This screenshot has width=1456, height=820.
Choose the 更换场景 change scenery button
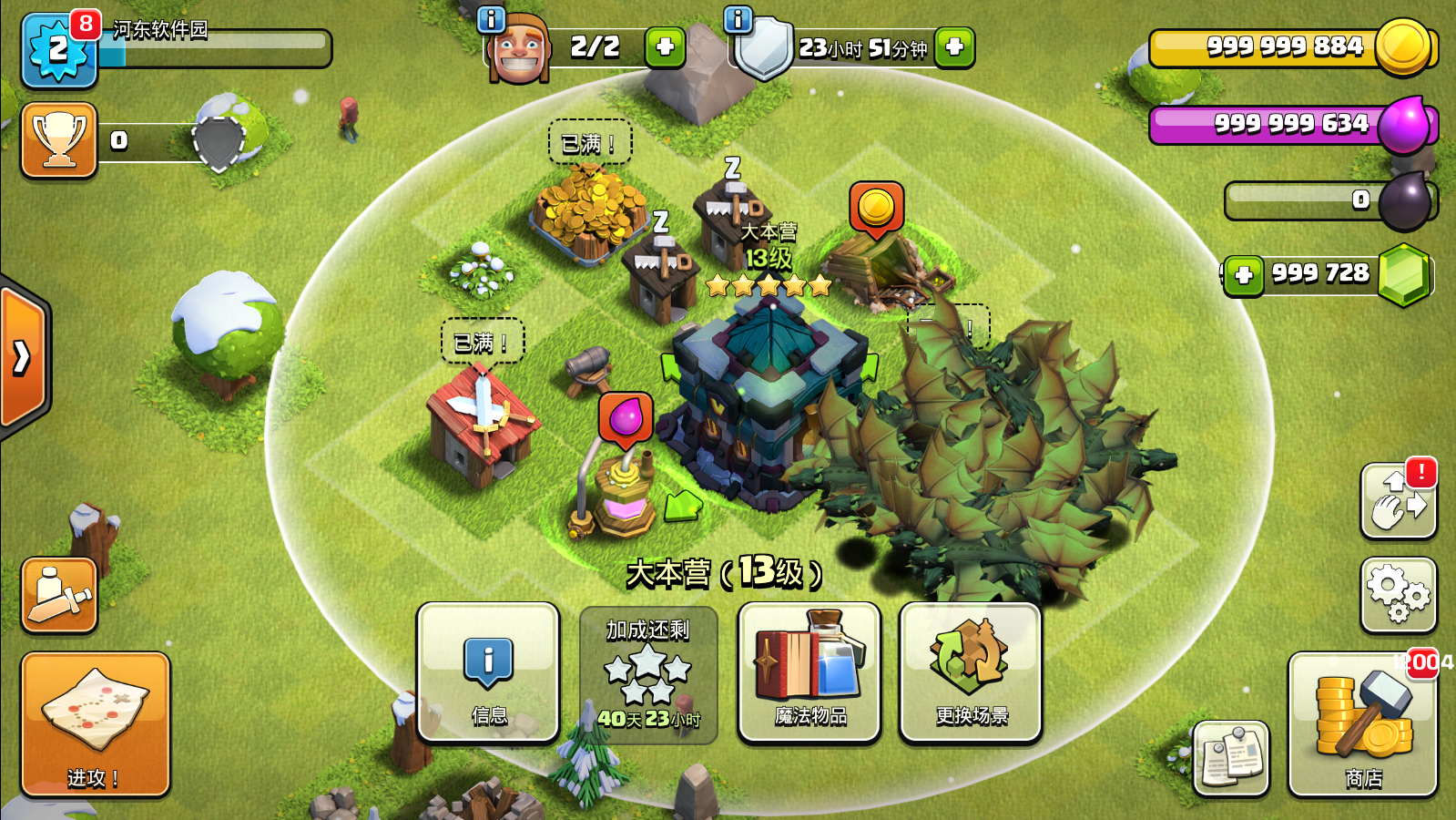[971, 672]
